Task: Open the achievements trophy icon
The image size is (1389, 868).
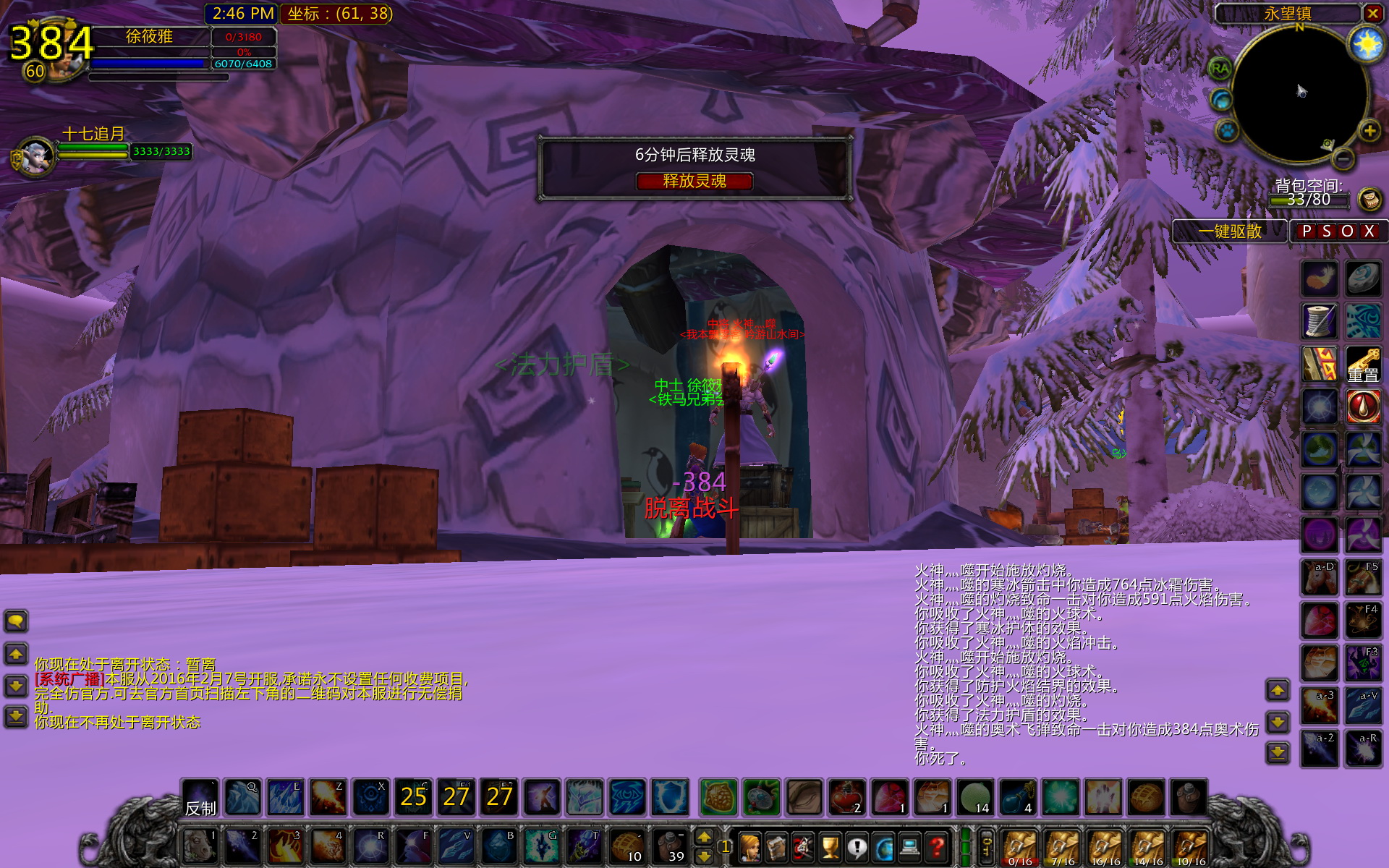Action: [x=829, y=848]
